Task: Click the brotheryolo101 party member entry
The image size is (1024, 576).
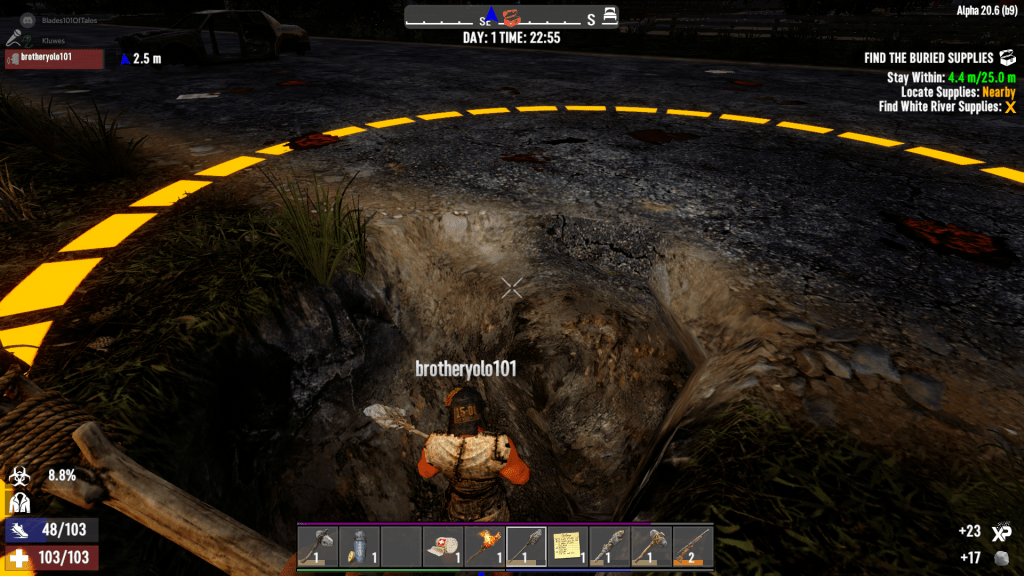Action: (54, 58)
